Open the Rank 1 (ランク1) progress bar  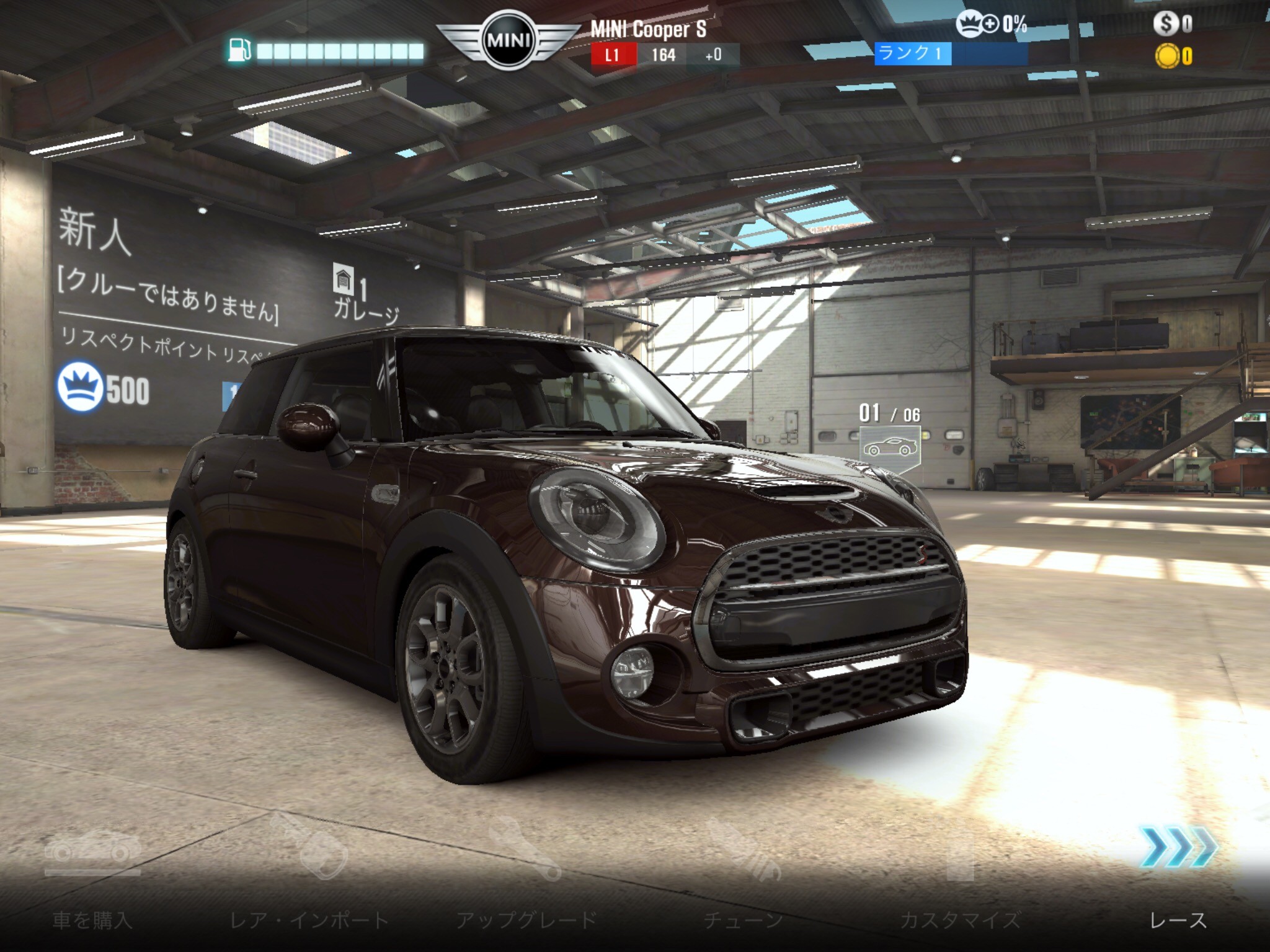click(951, 54)
